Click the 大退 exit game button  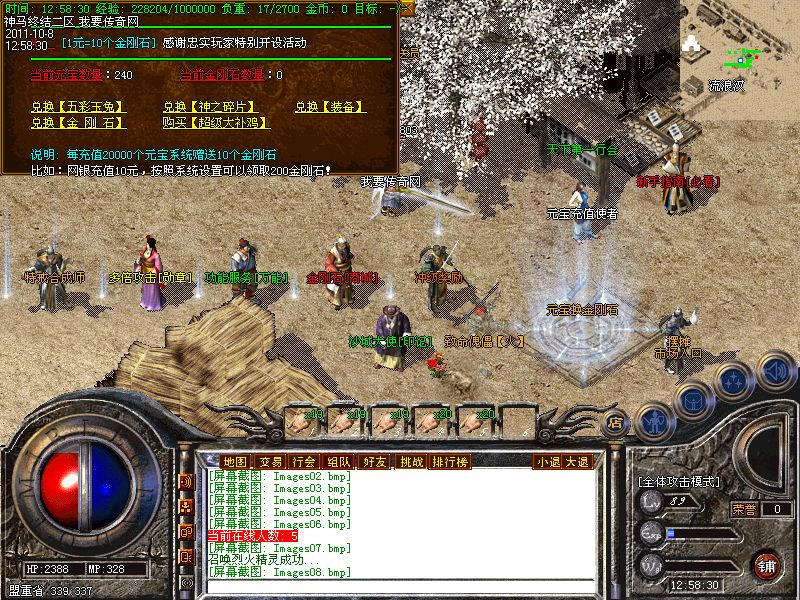pyautogui.click(x=577, y=461)
